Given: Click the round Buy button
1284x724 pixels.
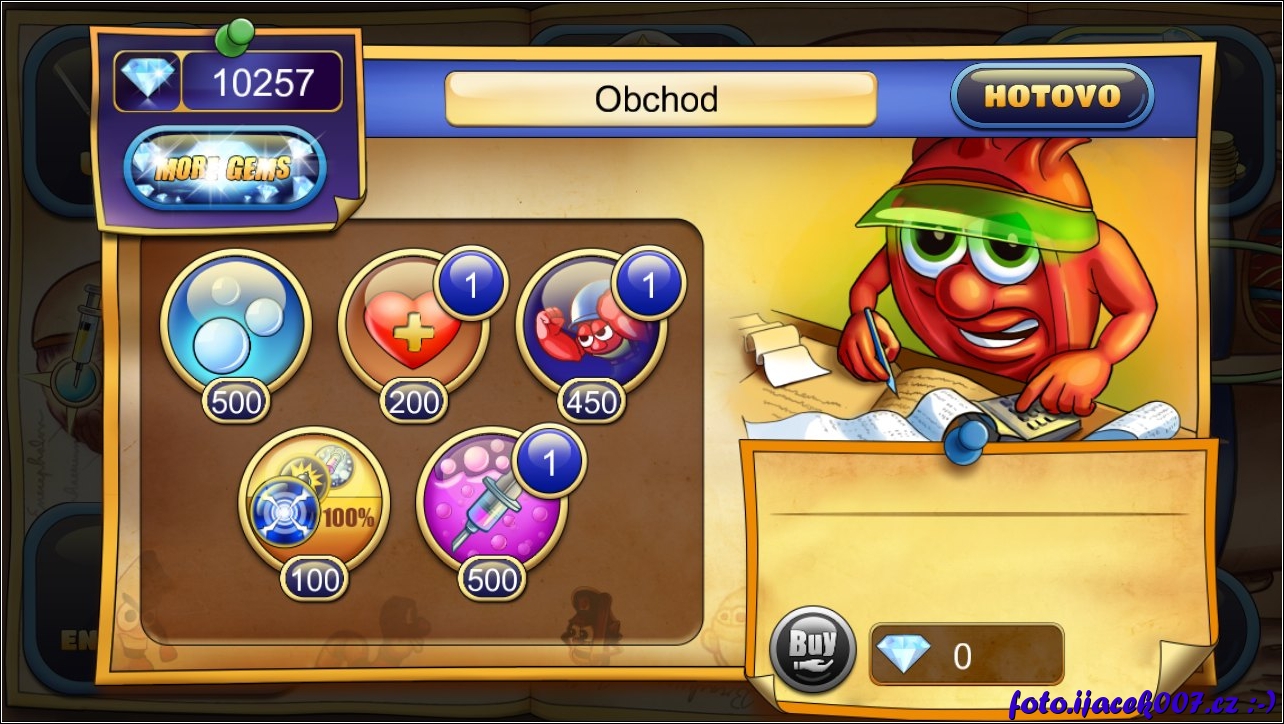Looking at the screenshot, I should point(812,649).
